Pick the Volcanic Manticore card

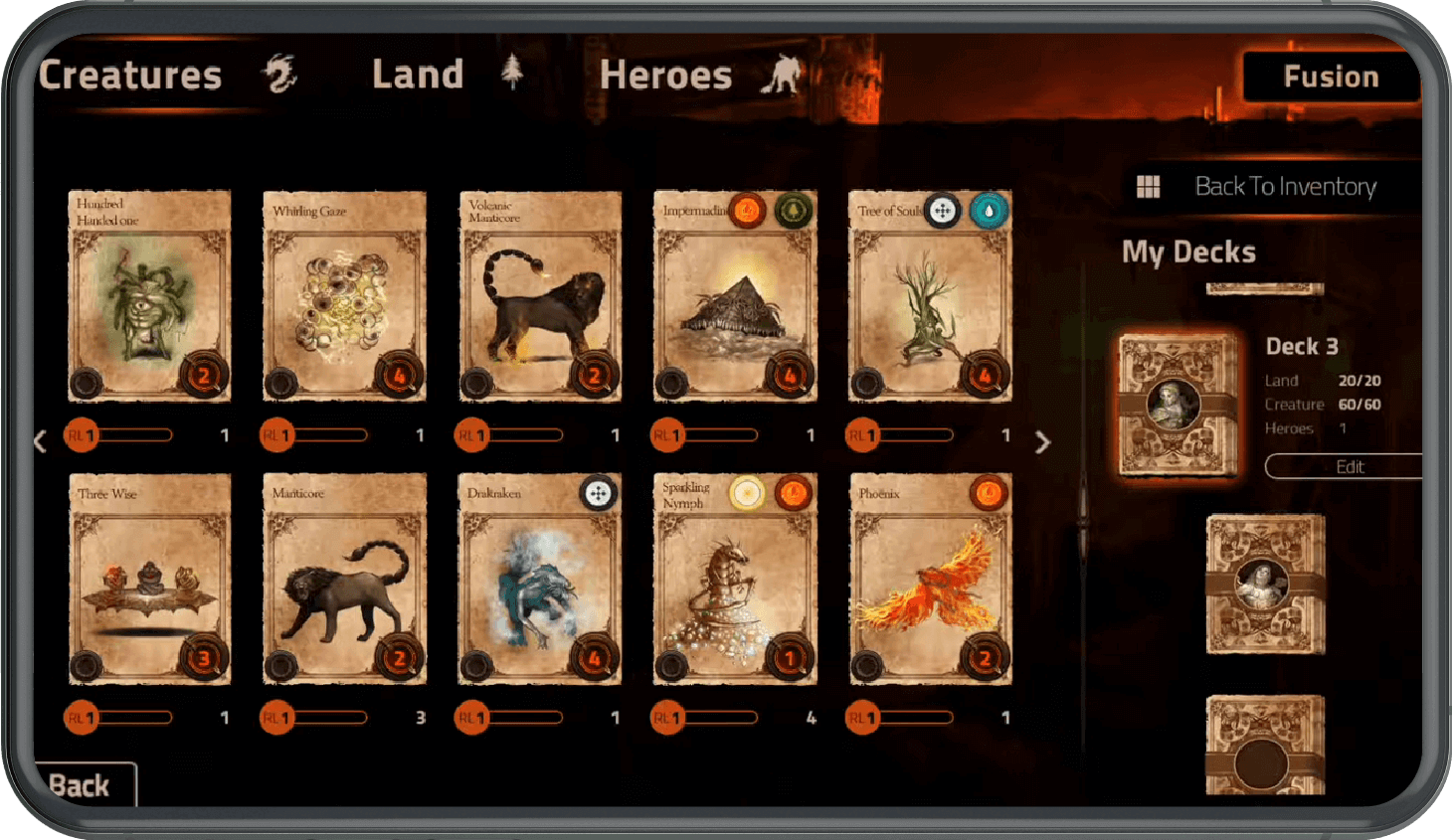click(540, 296)
